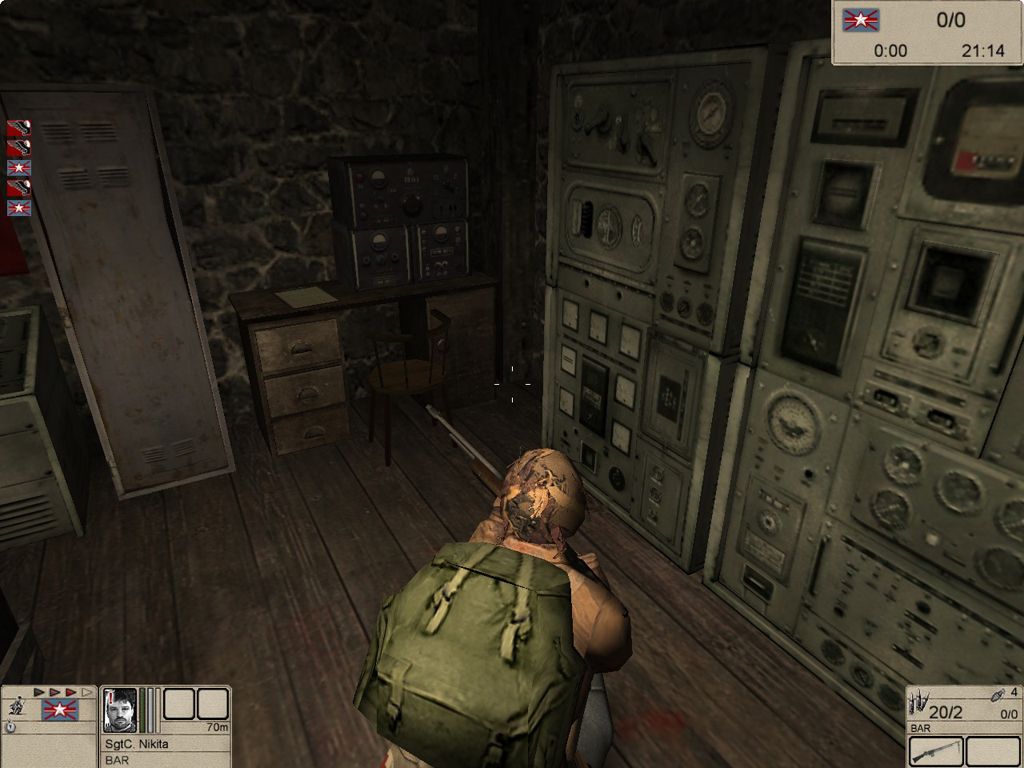Screen dimensions: 1024x768
Task: Select the allied star flag in squad panel
Action: tap(60, 710)
